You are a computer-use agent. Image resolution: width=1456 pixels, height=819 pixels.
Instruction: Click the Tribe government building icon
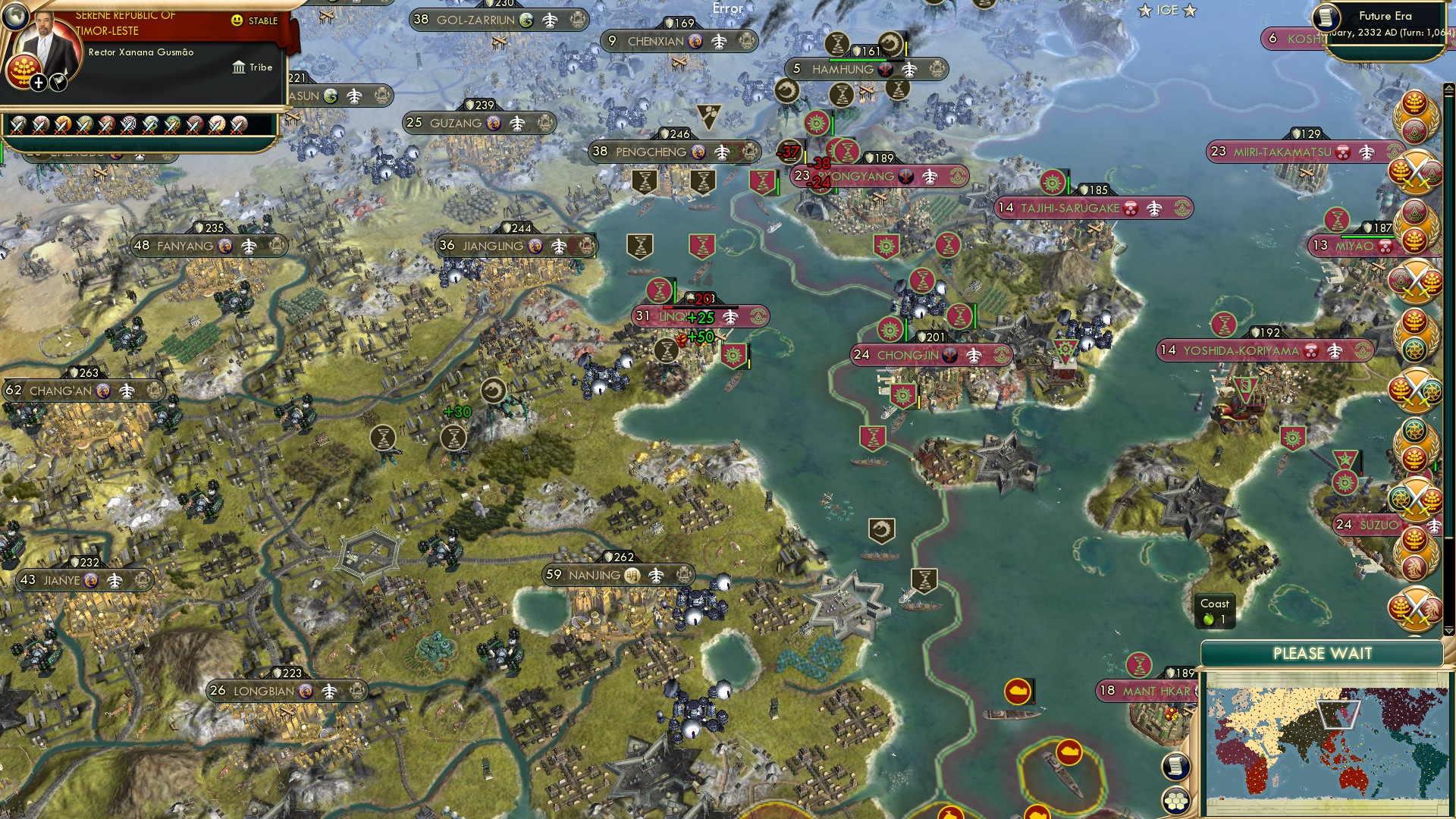point(240,67)
